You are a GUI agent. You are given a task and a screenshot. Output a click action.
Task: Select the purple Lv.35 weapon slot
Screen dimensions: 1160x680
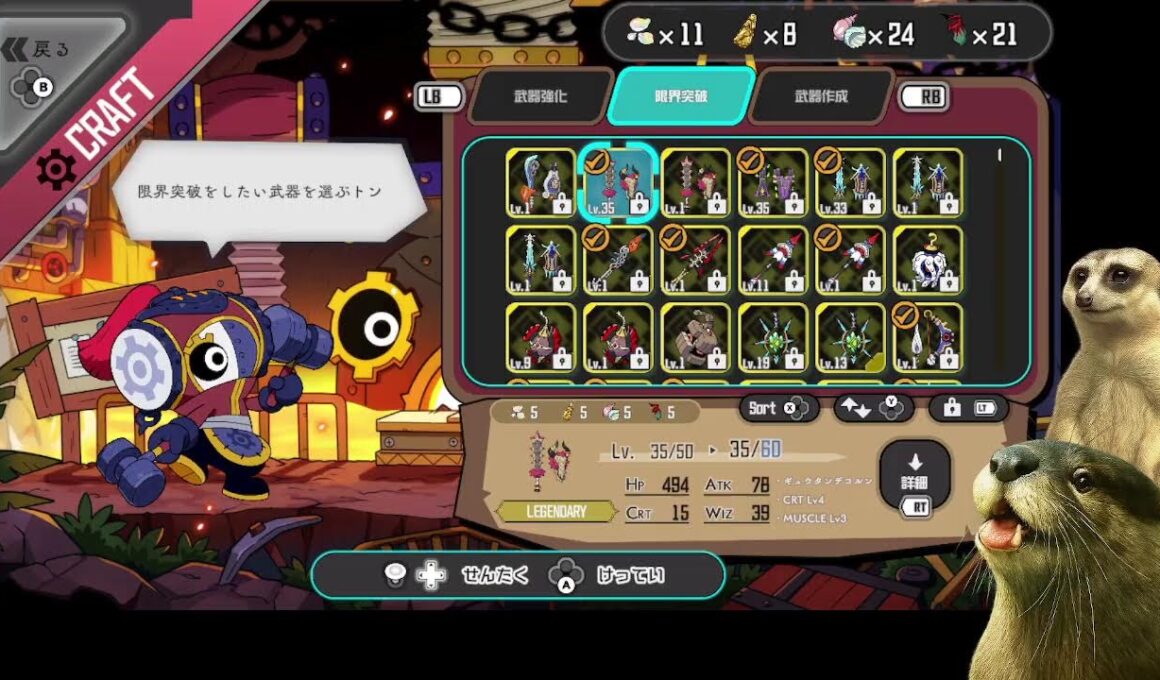click(773, 182)
